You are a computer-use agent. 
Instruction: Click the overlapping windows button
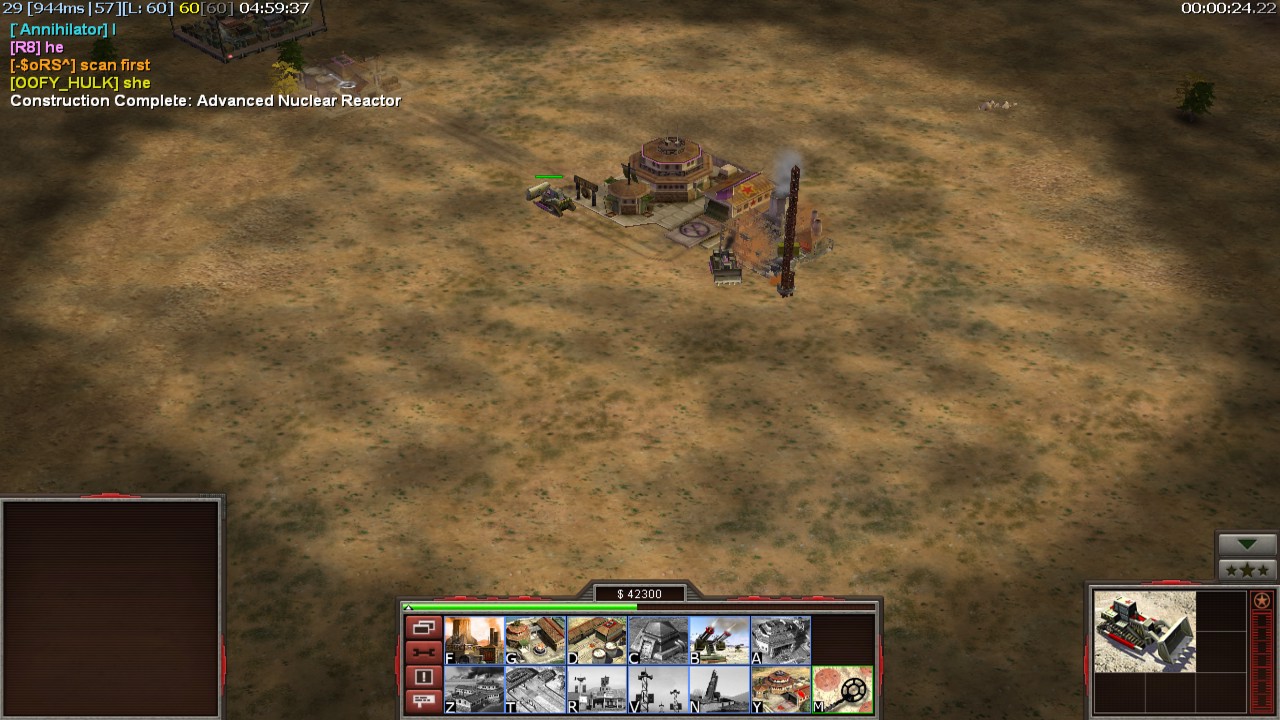tap(423, 628)
